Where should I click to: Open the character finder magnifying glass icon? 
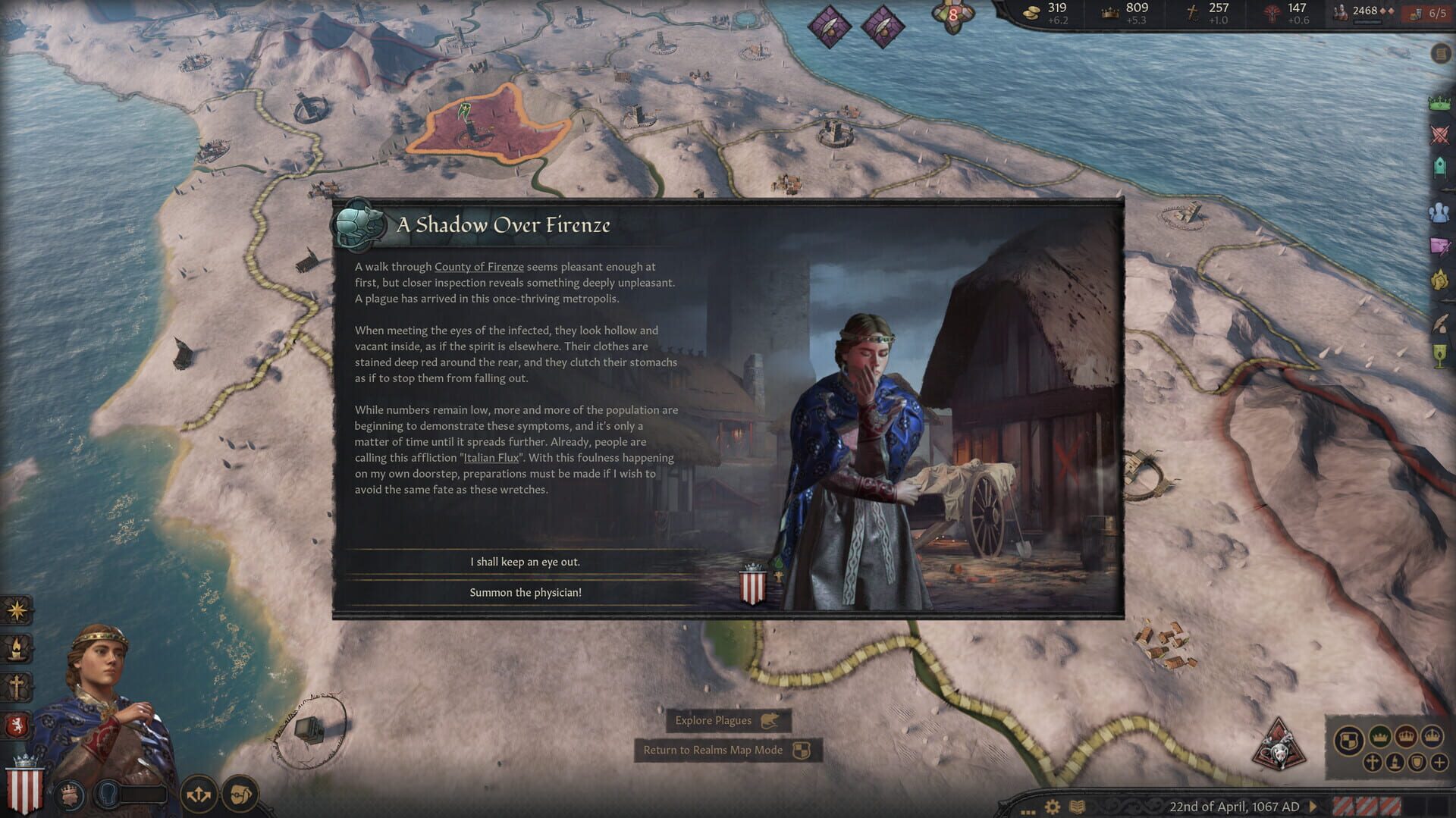(x=241, y=793)
